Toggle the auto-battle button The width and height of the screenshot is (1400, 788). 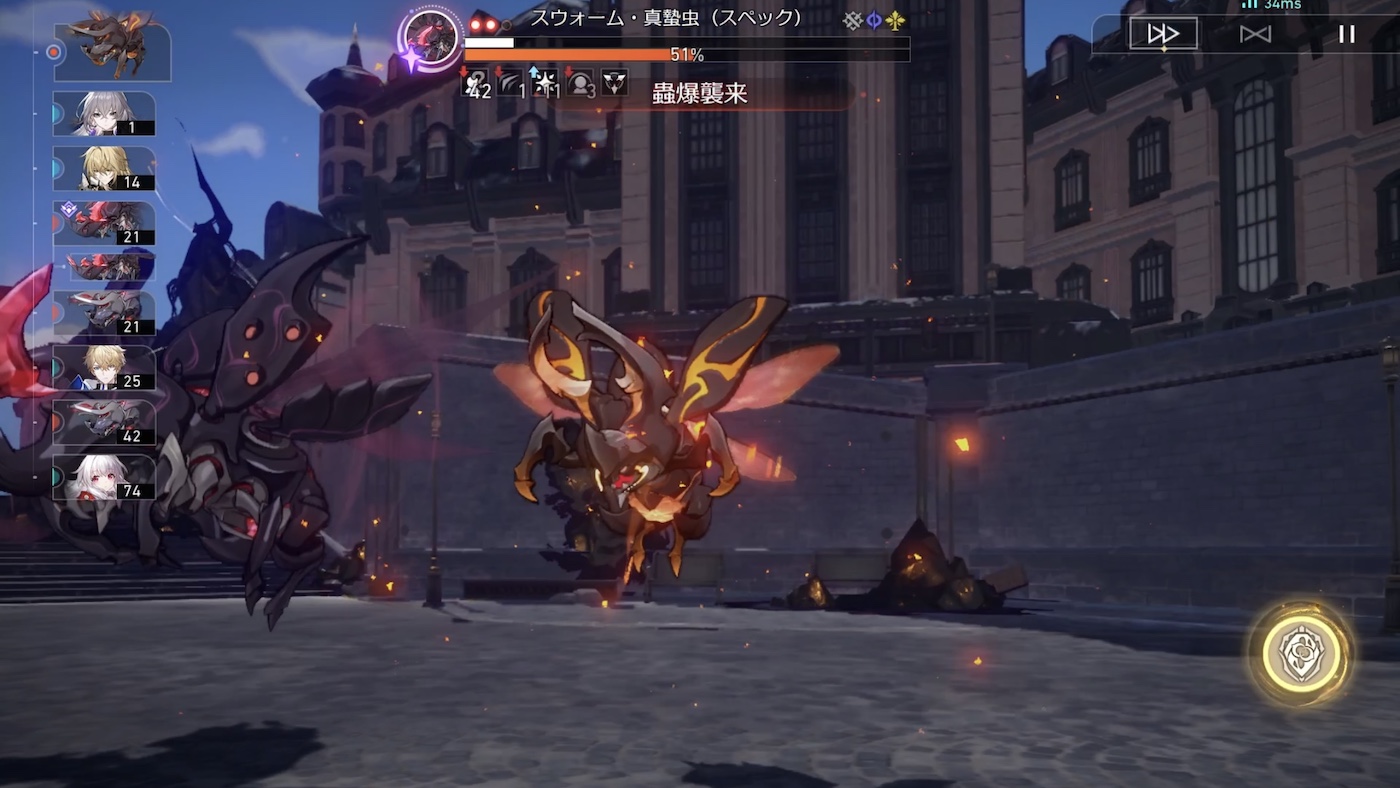[1255, 34]
